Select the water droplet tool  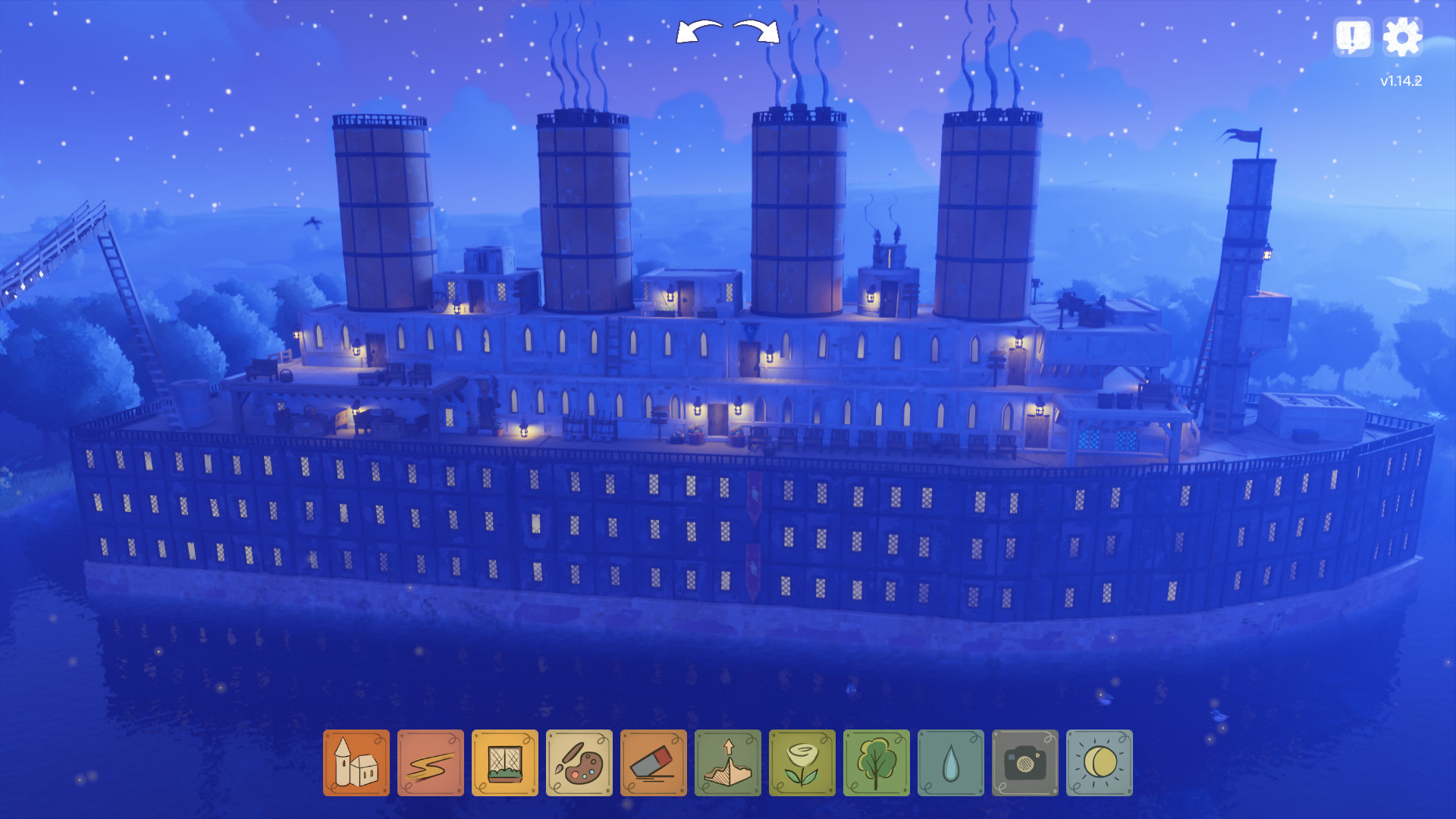point(950,763)
